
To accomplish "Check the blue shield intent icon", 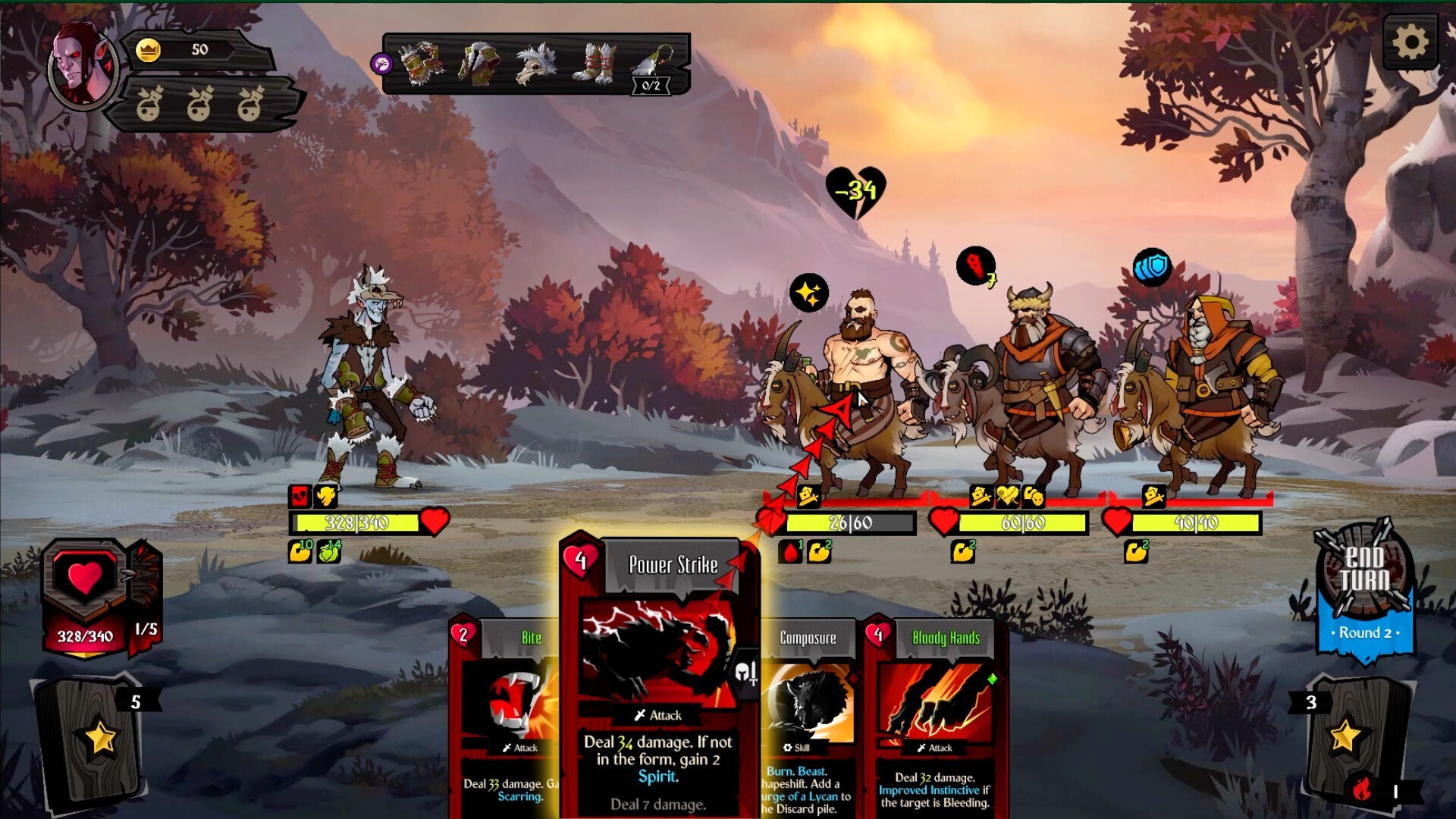I will (1151, 267).
